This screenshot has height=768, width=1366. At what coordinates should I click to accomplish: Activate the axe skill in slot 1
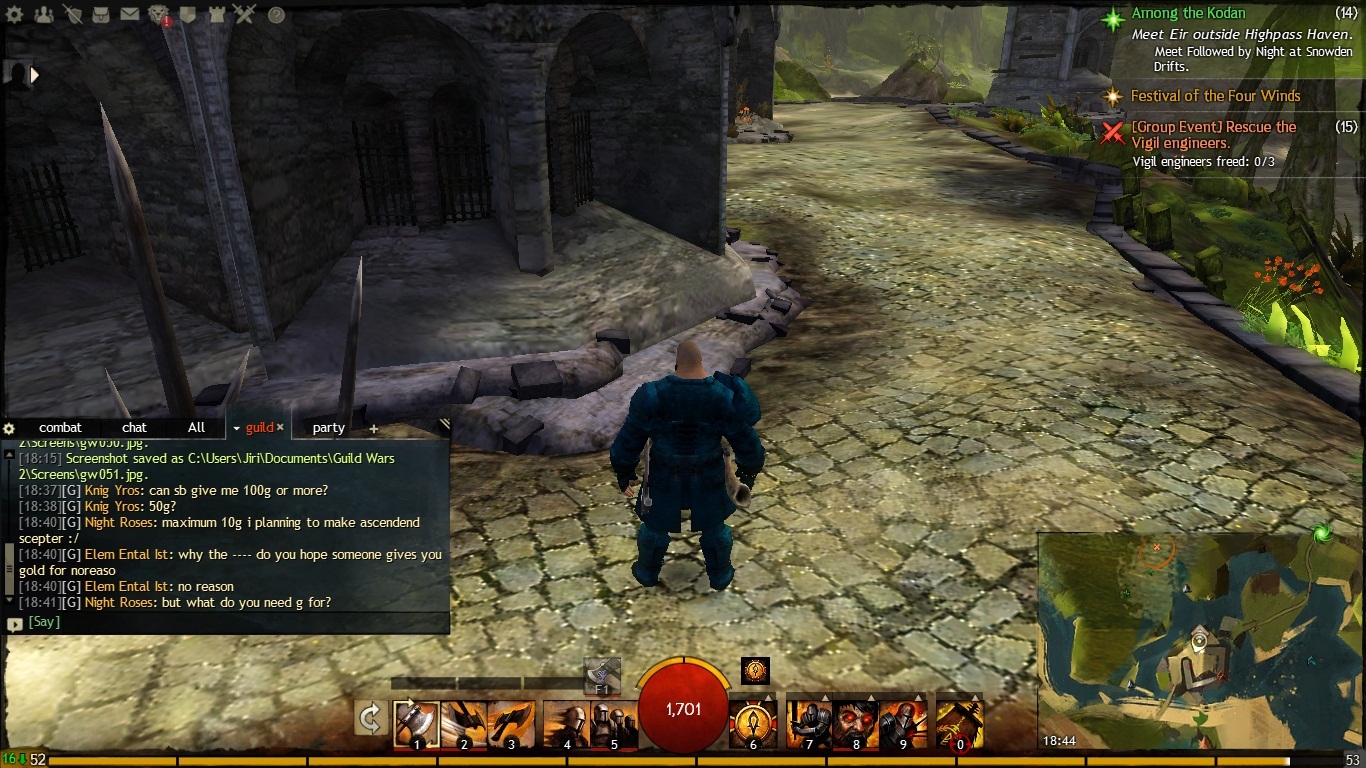[x=416, y=724]
